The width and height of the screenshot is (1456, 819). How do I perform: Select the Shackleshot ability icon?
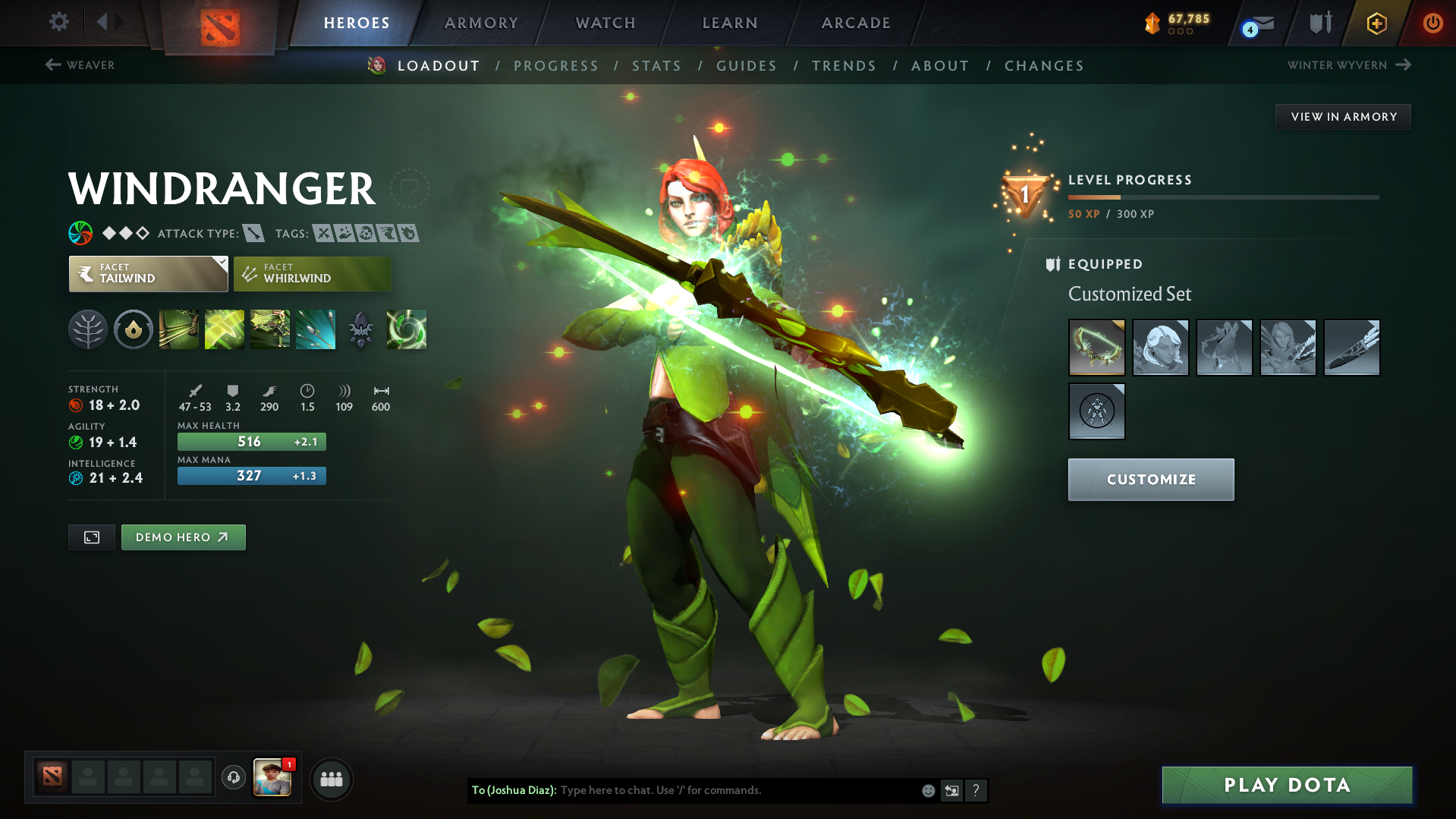(x=178, y=329)
